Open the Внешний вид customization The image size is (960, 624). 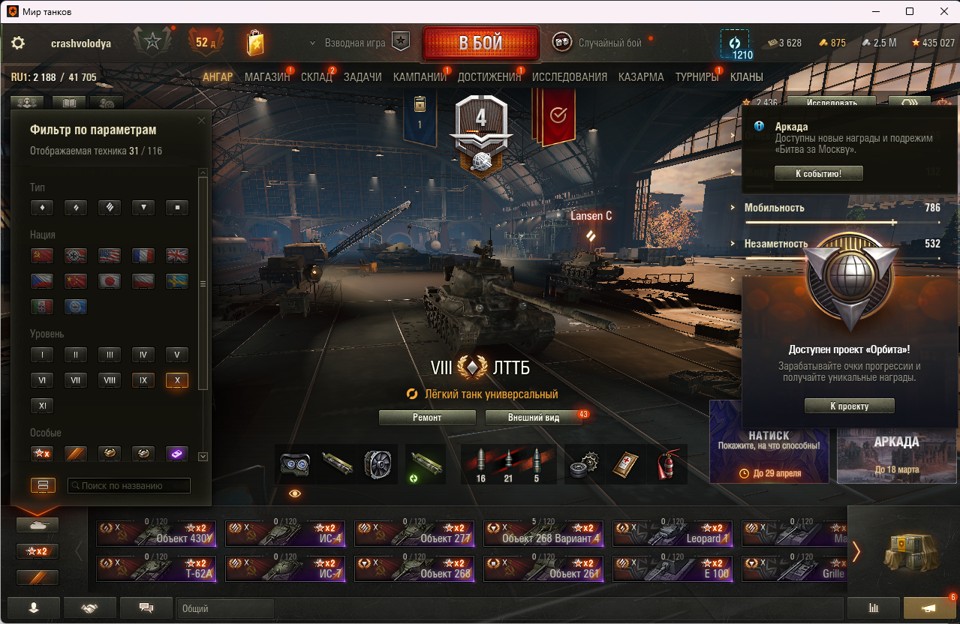pos(531,417)
